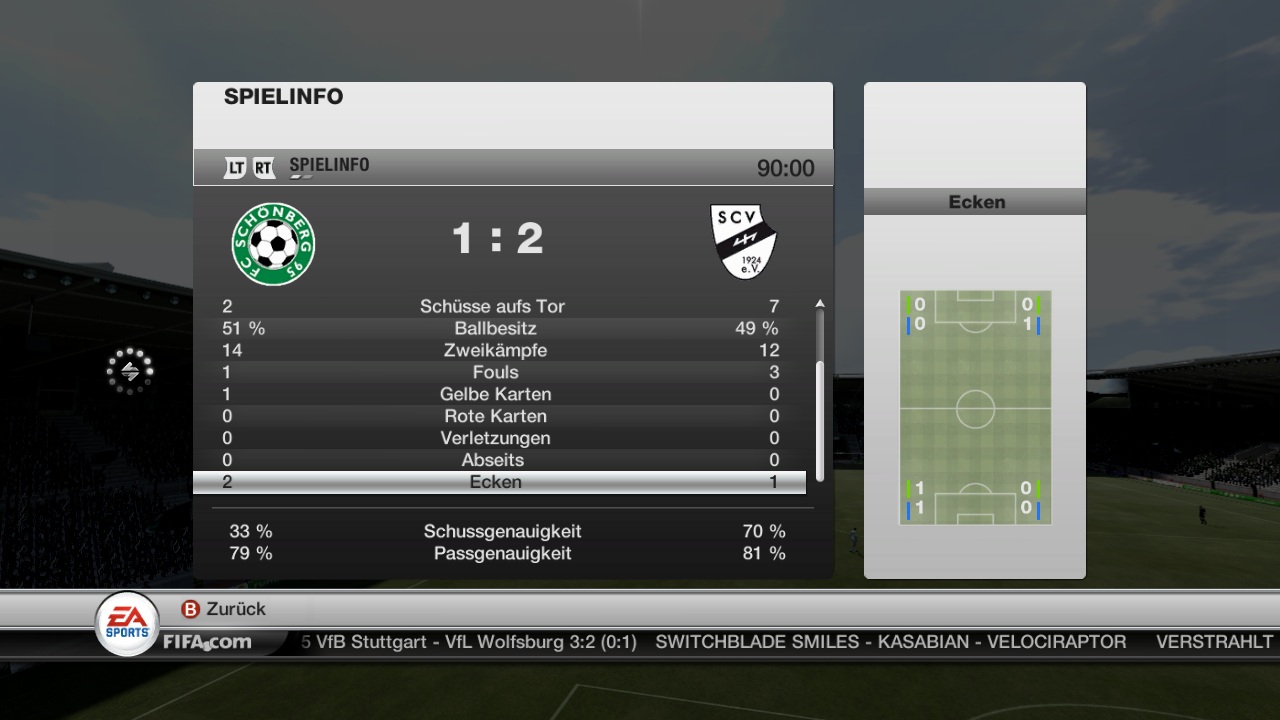Select the Abseits stat row

[x=497, y=460]
